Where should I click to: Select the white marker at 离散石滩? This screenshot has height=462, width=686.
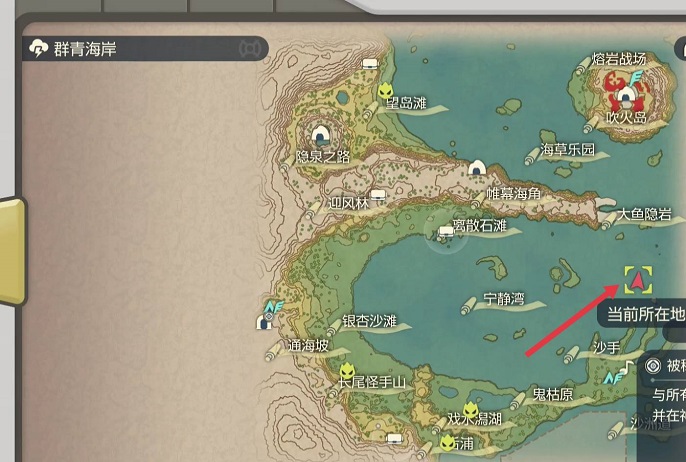coord(446,233)
